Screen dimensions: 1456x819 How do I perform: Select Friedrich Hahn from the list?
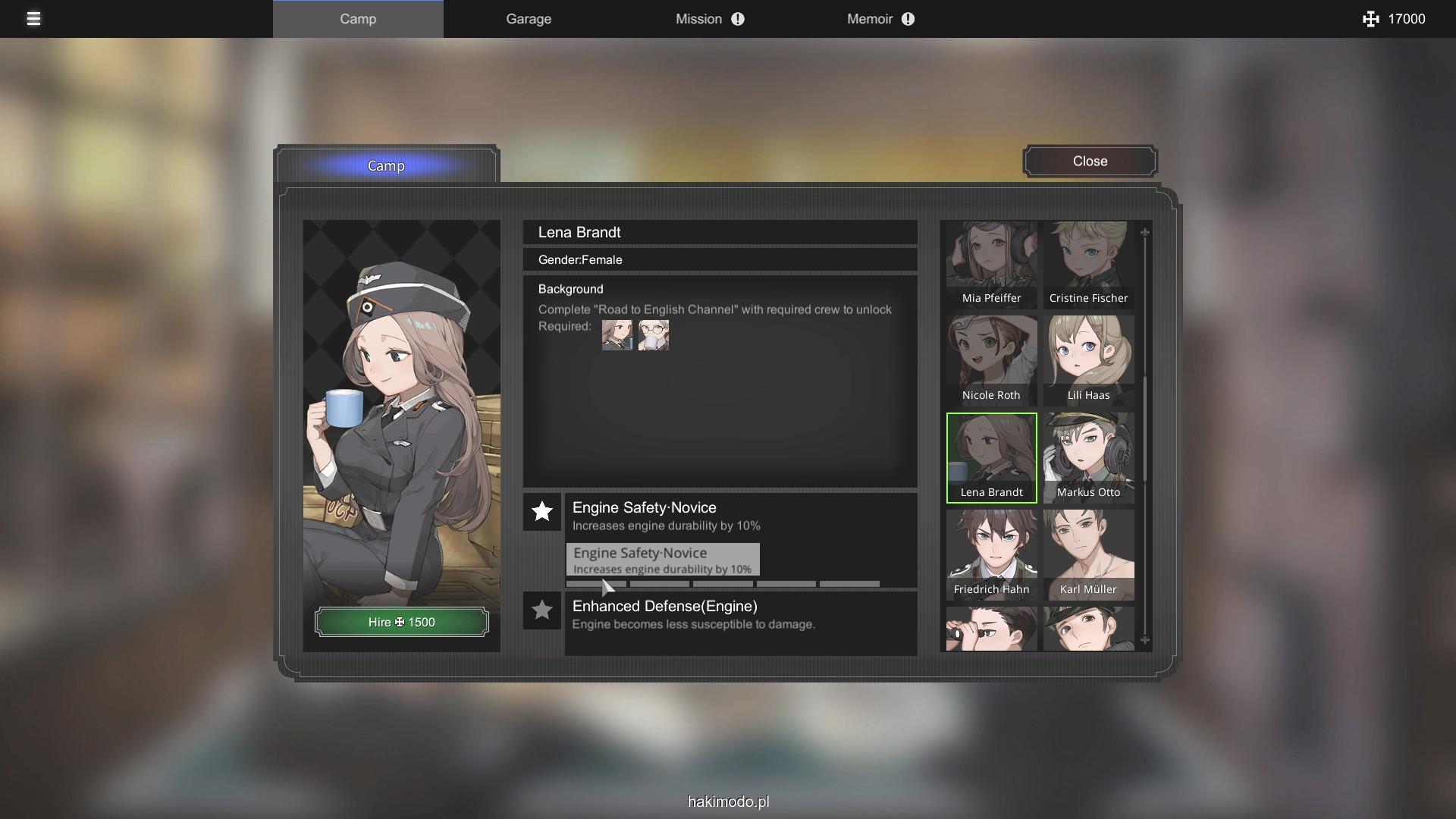[991, 555]
